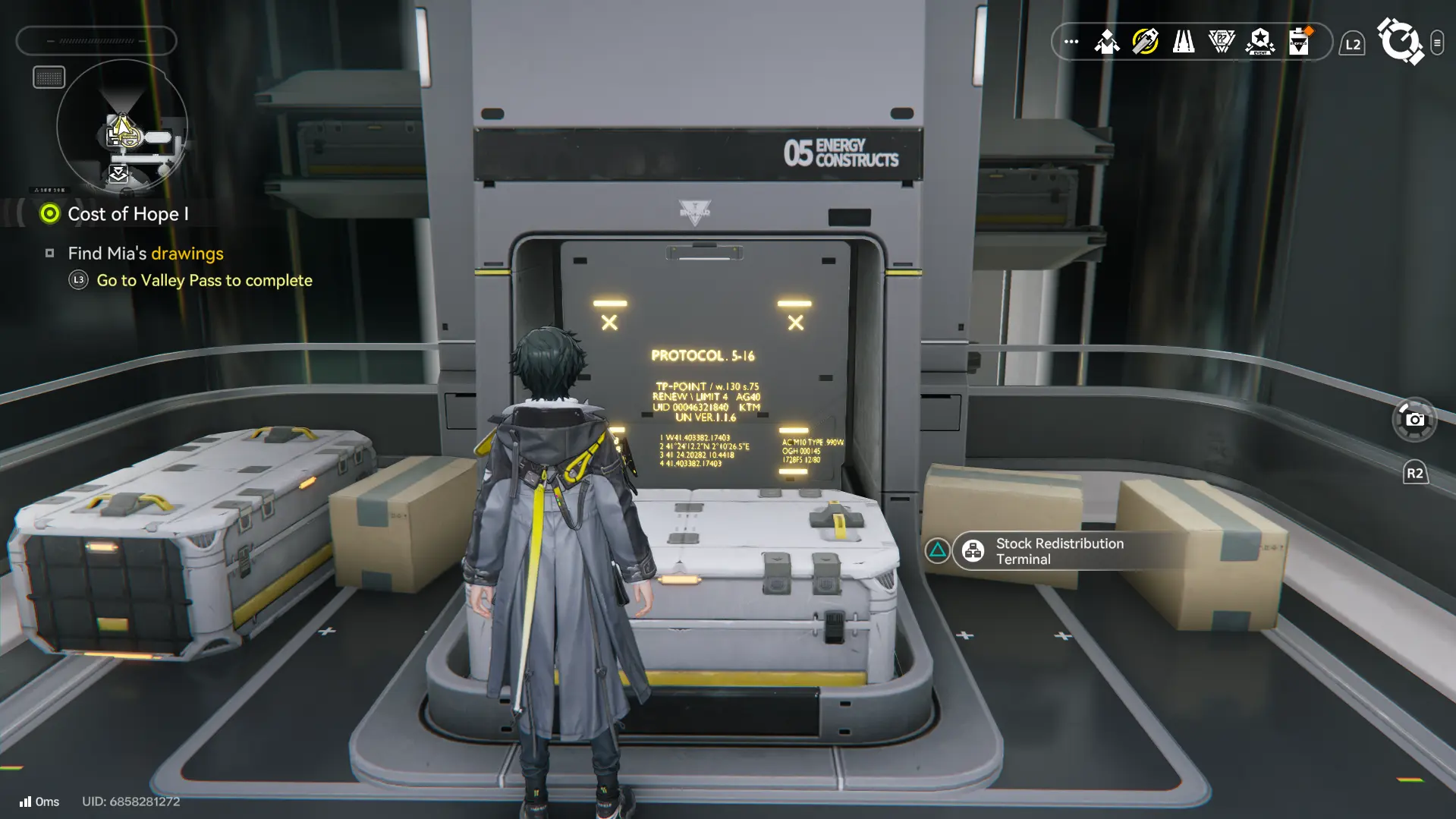The width and height of the screenshot is (1456, 819).
Task: Open the clipboard icon with orange notification
Action: coord(1300,42)
